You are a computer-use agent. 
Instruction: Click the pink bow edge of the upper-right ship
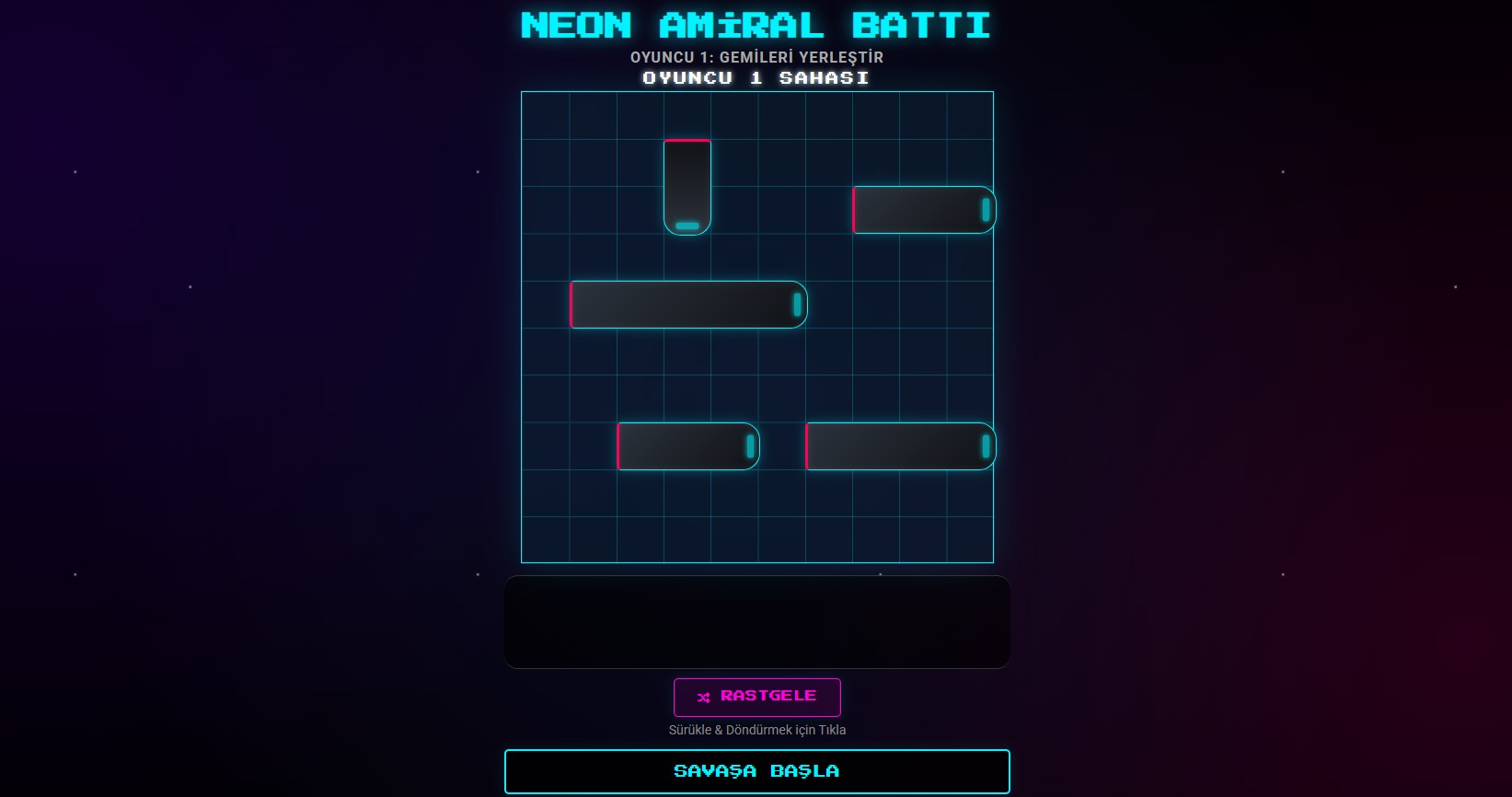pyautogui.click(x=855, y=209)
